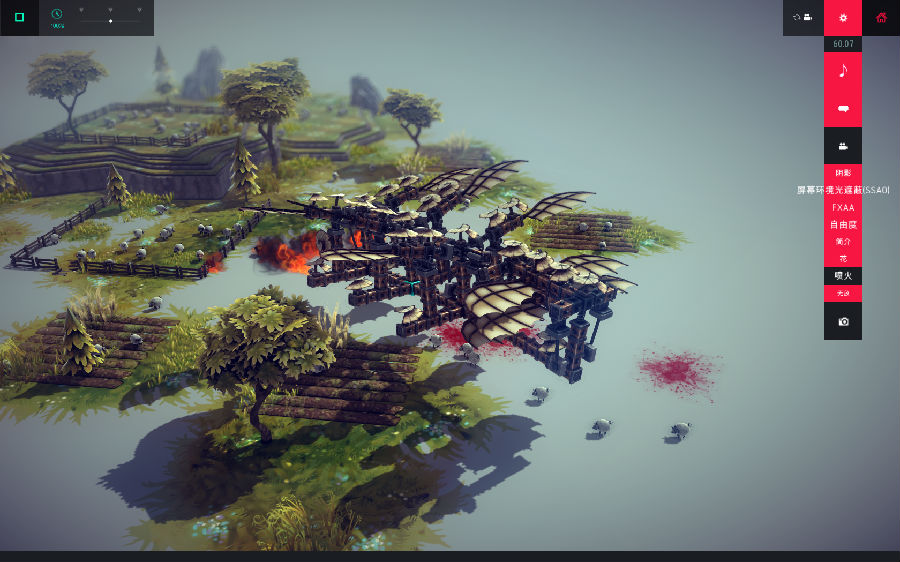Toggle the FXAA anti-aliasing option
The width and height of the screenshot is (900, 562).
click(843, 207)
